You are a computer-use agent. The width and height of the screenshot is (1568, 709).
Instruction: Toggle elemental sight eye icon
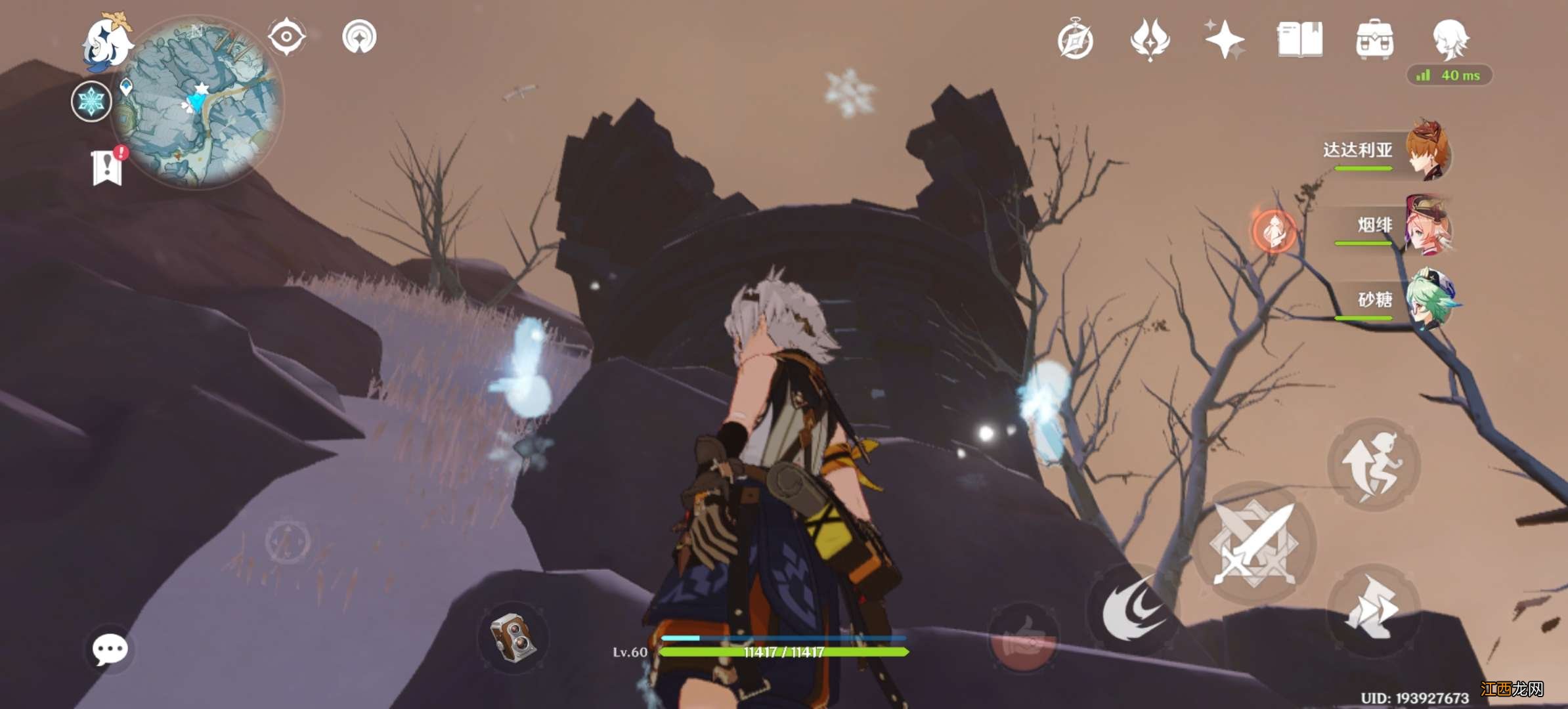[x=286, y=37]
